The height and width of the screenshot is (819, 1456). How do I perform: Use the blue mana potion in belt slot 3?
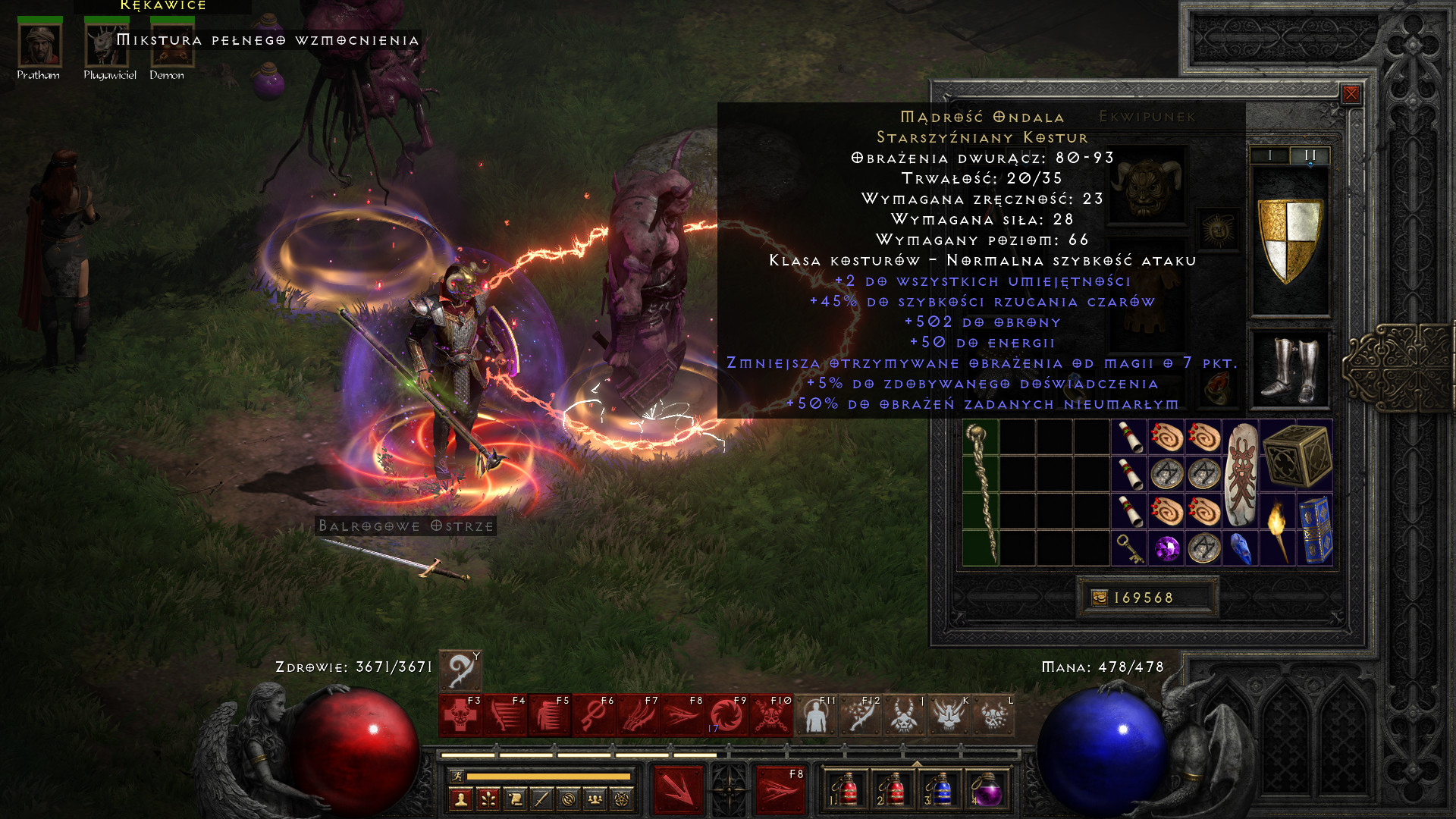click(x=940, y=789)
